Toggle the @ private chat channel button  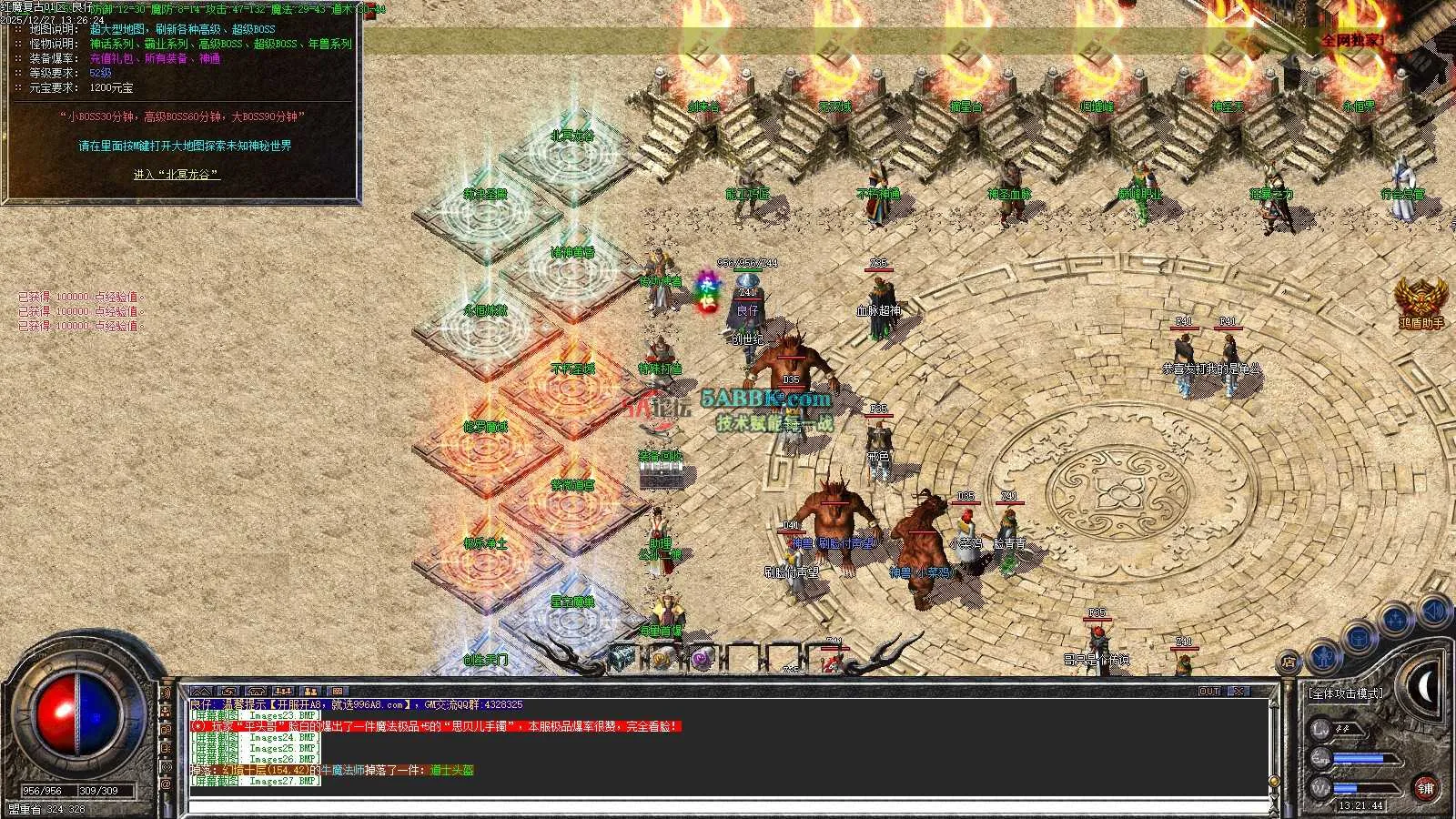point(167,783)
